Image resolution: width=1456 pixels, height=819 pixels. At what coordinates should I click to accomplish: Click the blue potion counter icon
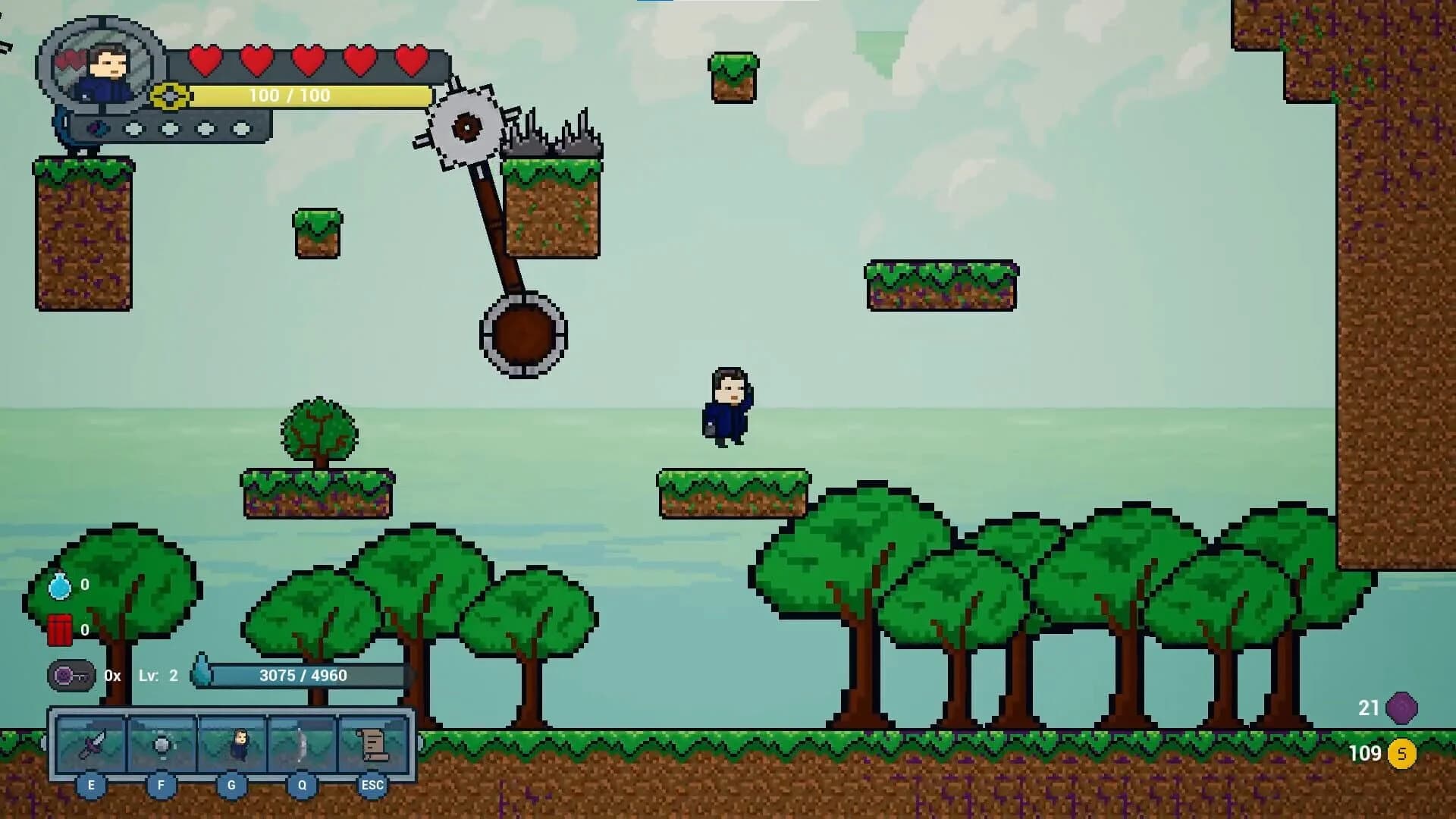tap(59, 585)
